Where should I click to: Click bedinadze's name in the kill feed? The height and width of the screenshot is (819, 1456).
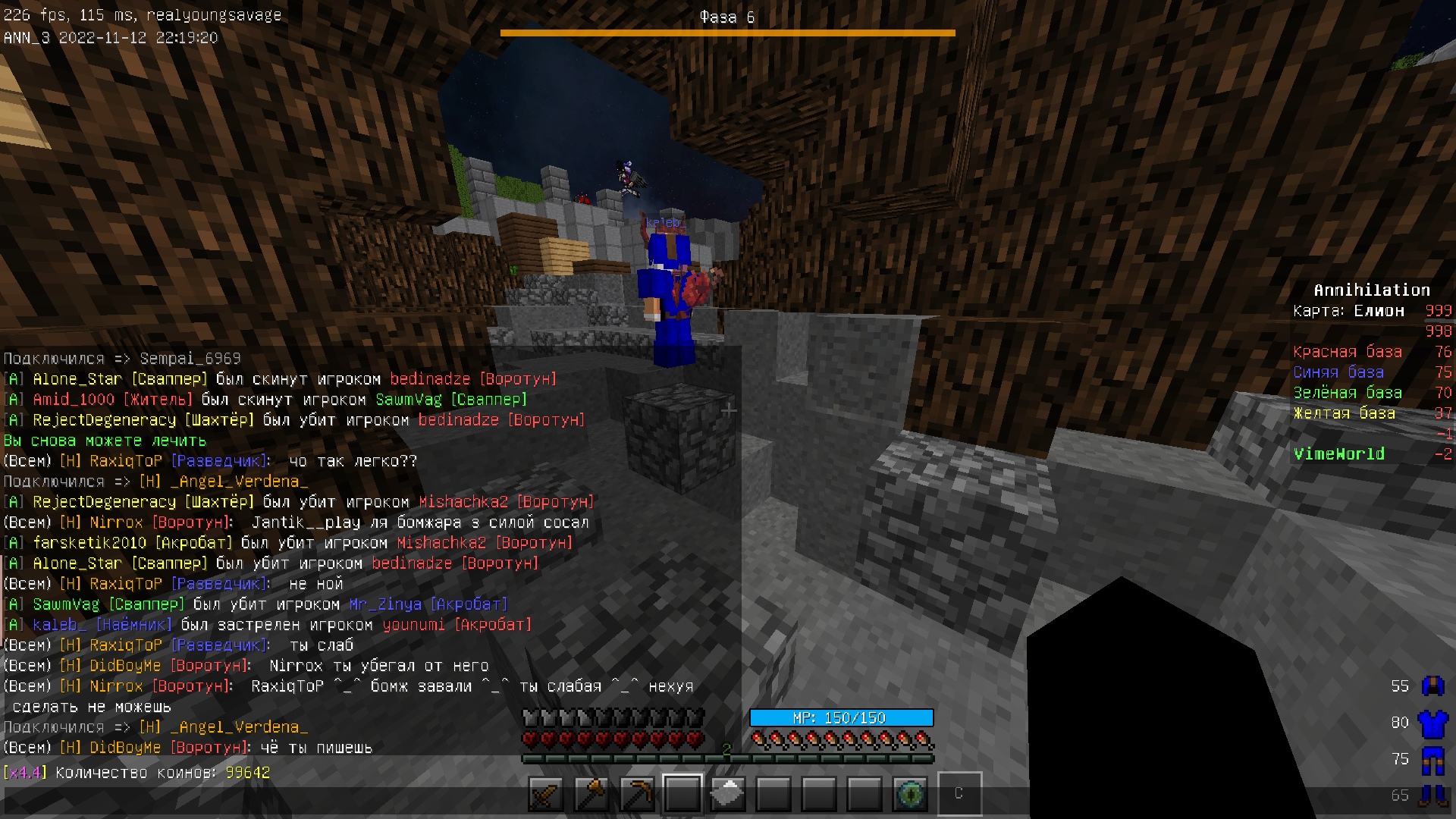pyautogui.click(x=430, y=378)
